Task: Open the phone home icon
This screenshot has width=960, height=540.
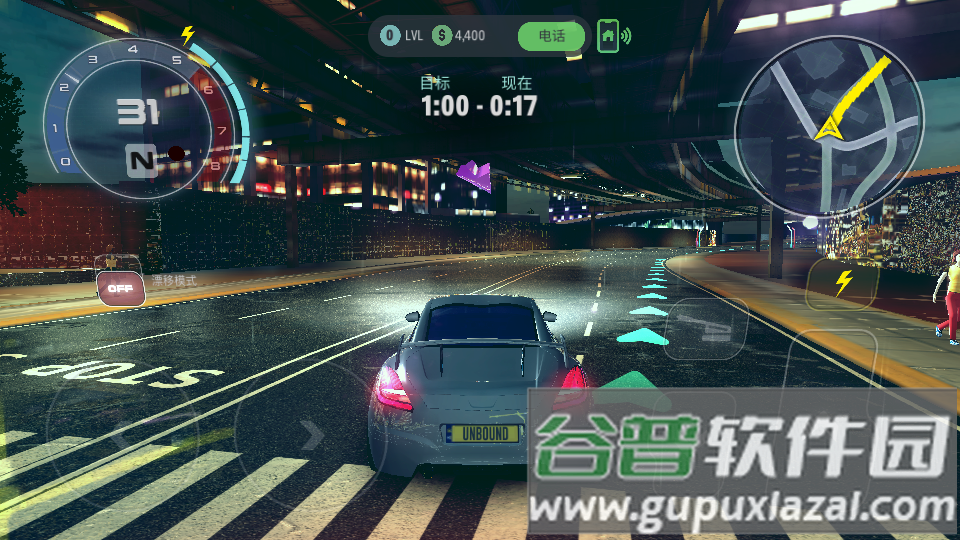Action: 607,36
